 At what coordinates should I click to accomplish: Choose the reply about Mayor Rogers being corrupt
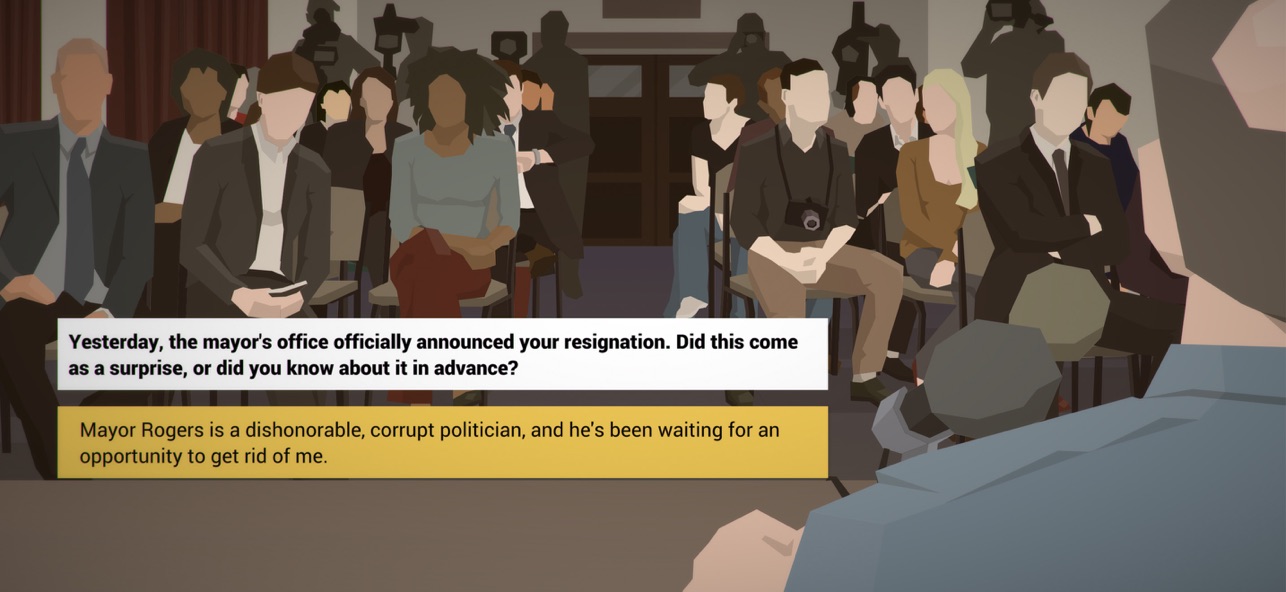[x=442, y=442]
